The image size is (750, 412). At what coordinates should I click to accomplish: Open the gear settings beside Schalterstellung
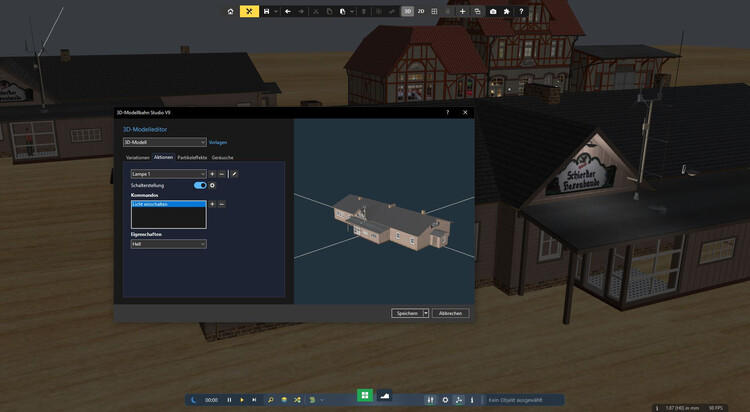pyautogui.click(x=212, y=185)
